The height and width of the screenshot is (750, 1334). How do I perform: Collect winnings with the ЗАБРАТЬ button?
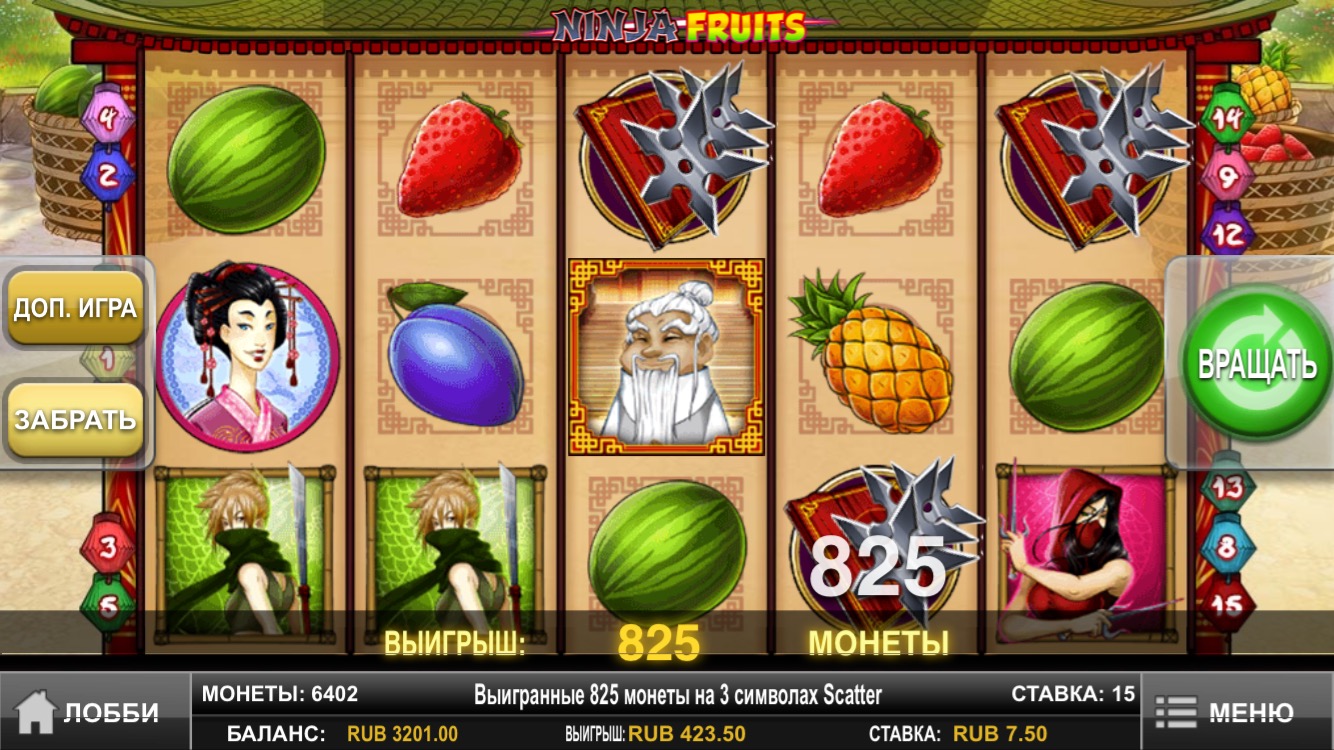coord(75,419)
